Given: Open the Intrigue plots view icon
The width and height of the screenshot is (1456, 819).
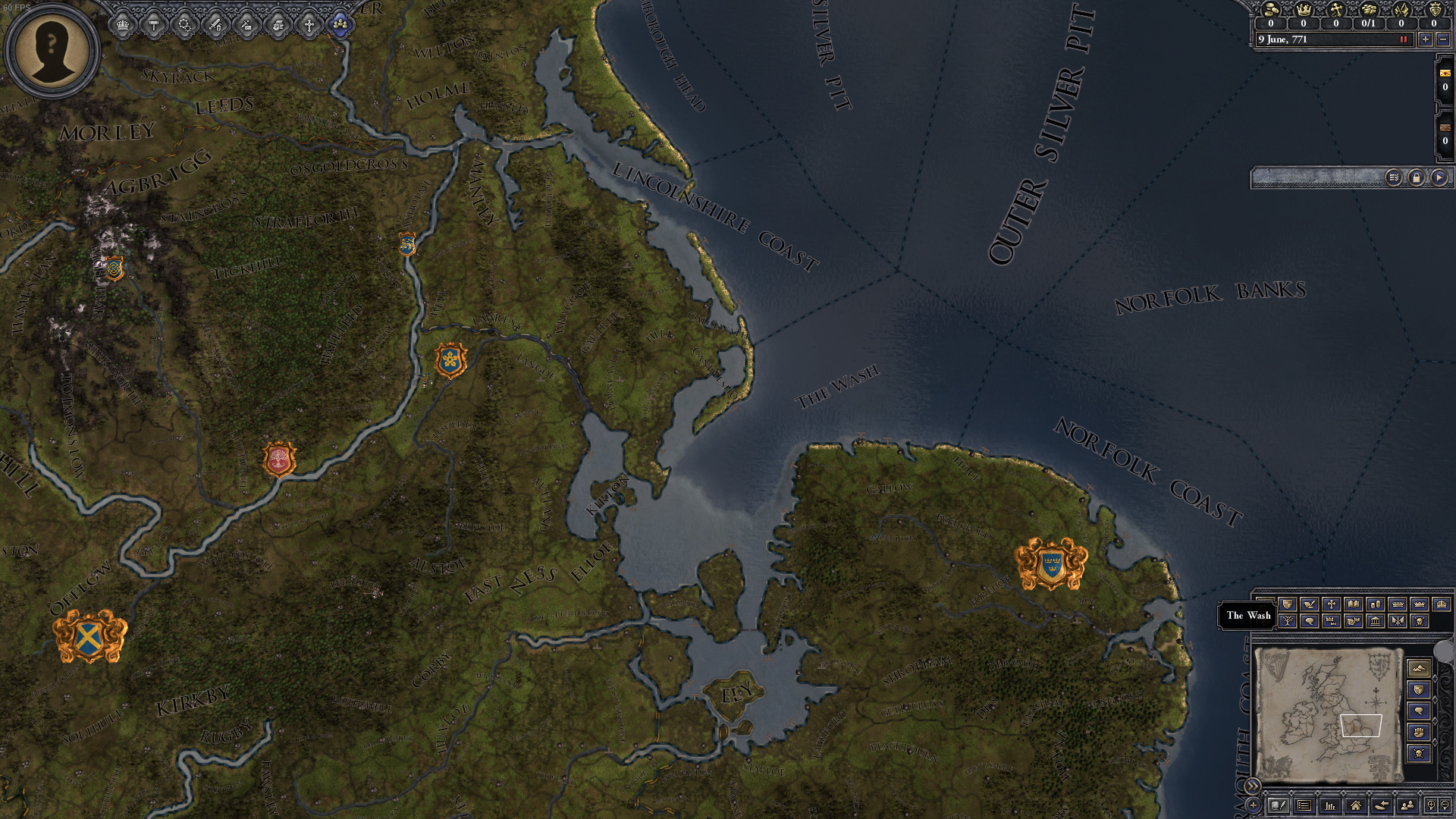Looking at the screenshot, I should click(x=184, y=24).
